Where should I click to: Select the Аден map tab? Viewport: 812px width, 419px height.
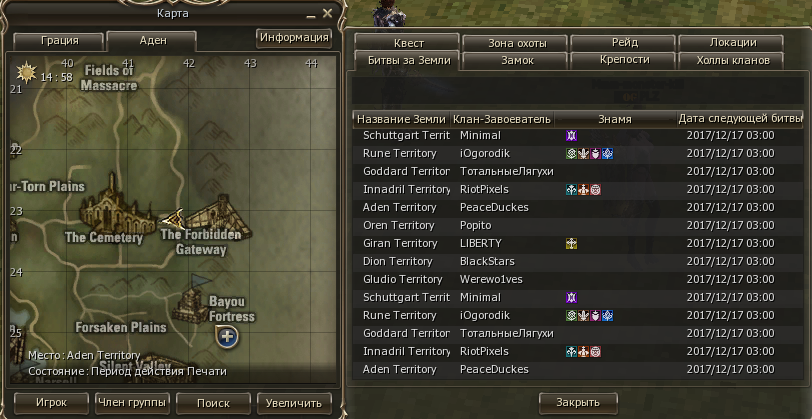[x=151, y=41]
